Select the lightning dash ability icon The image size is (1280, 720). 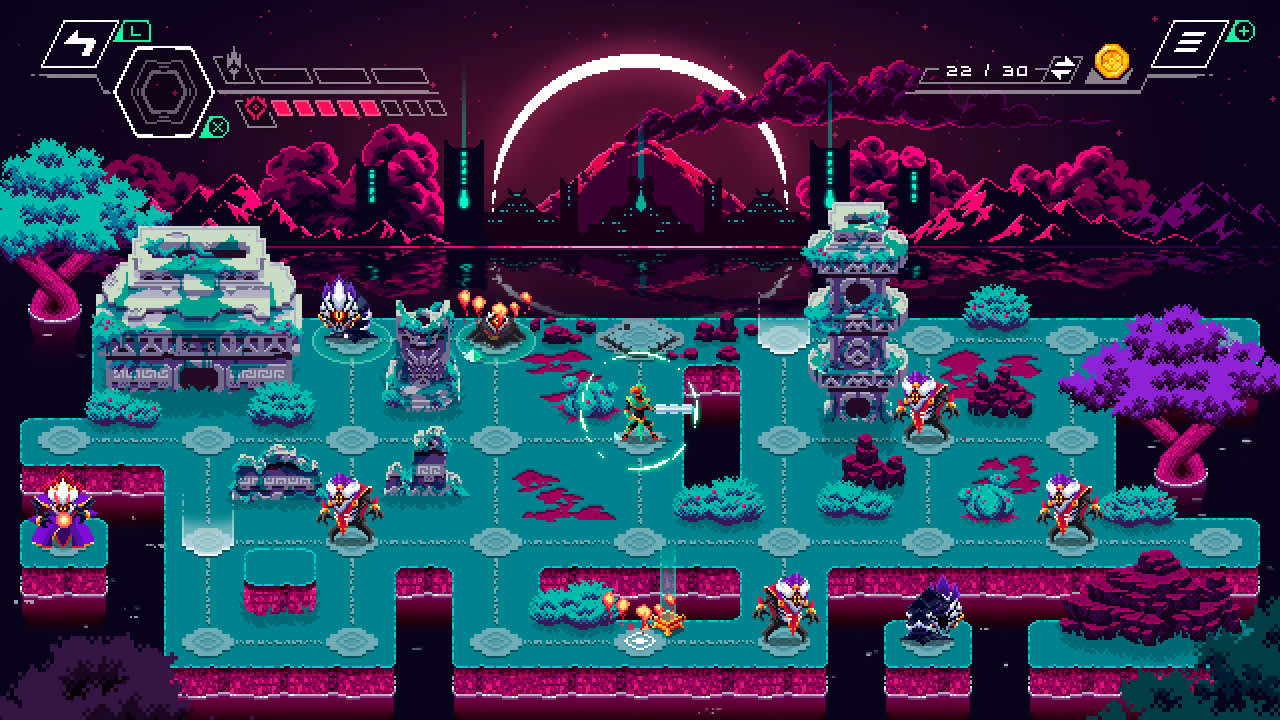(x=78, y=43)
